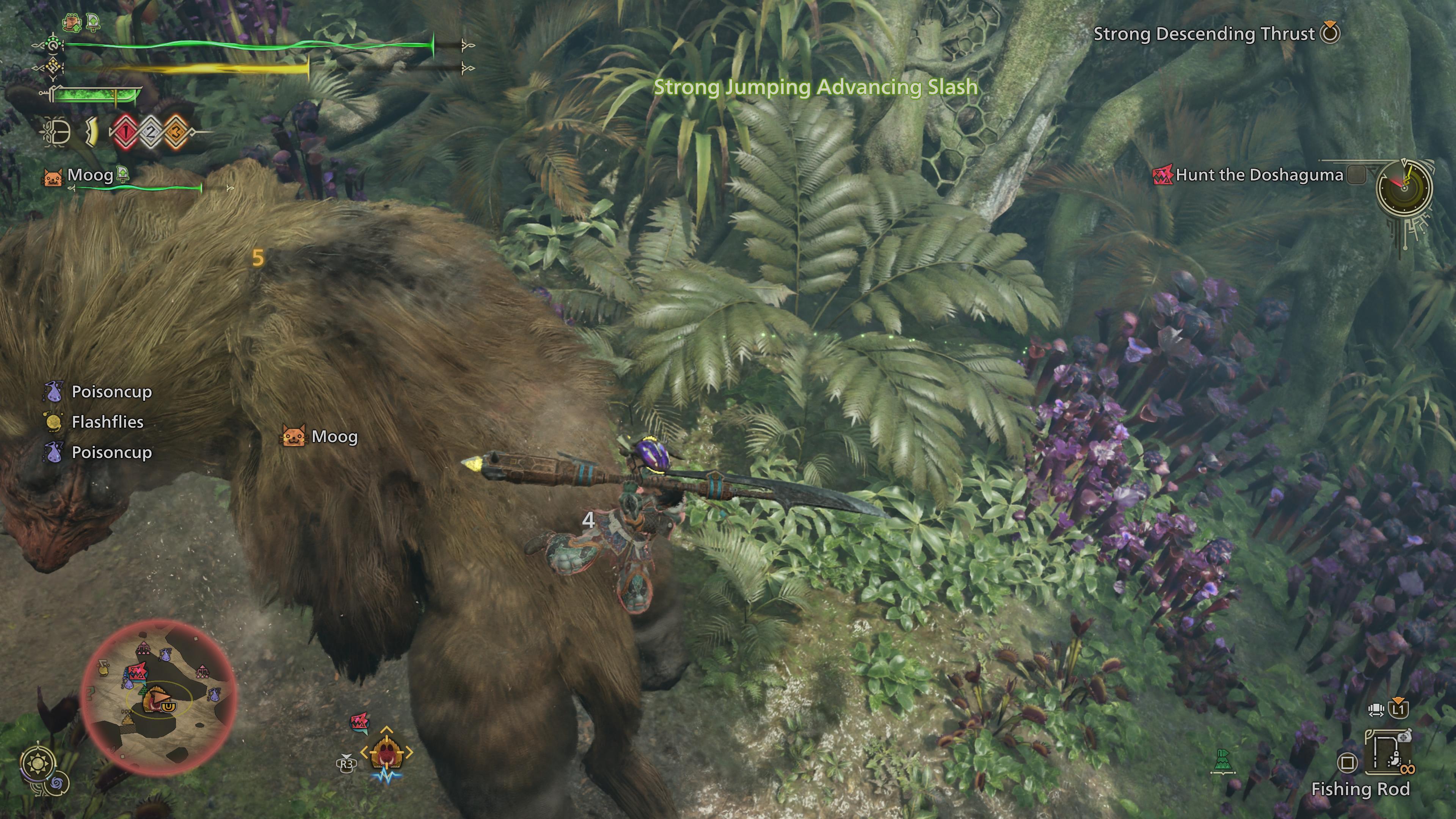Click the kinsect stamina icon beside the extracts

point(91,133)
